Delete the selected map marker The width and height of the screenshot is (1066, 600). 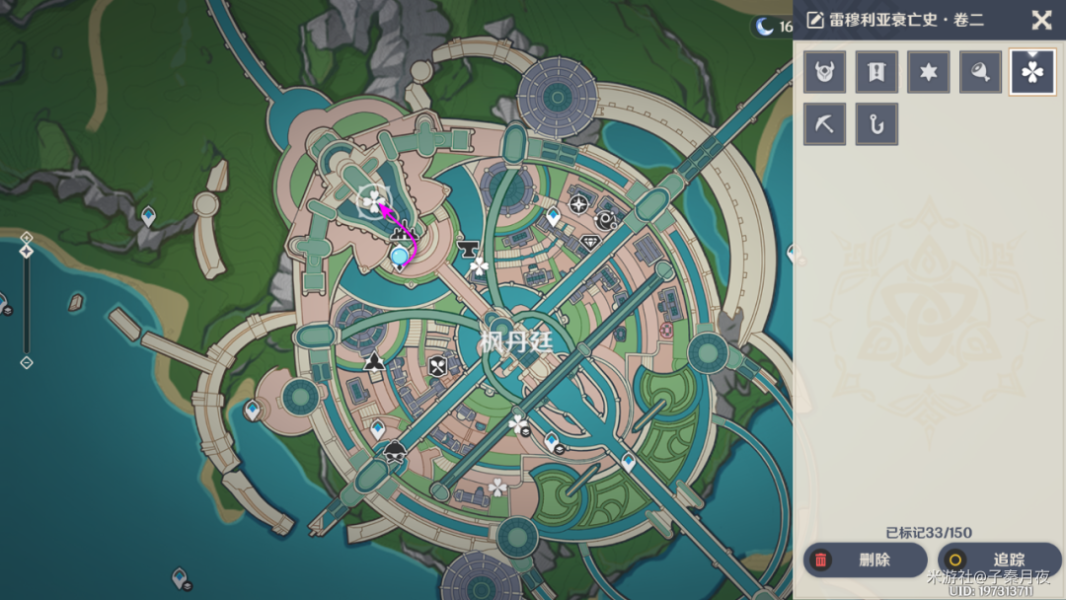click(865, 560)
